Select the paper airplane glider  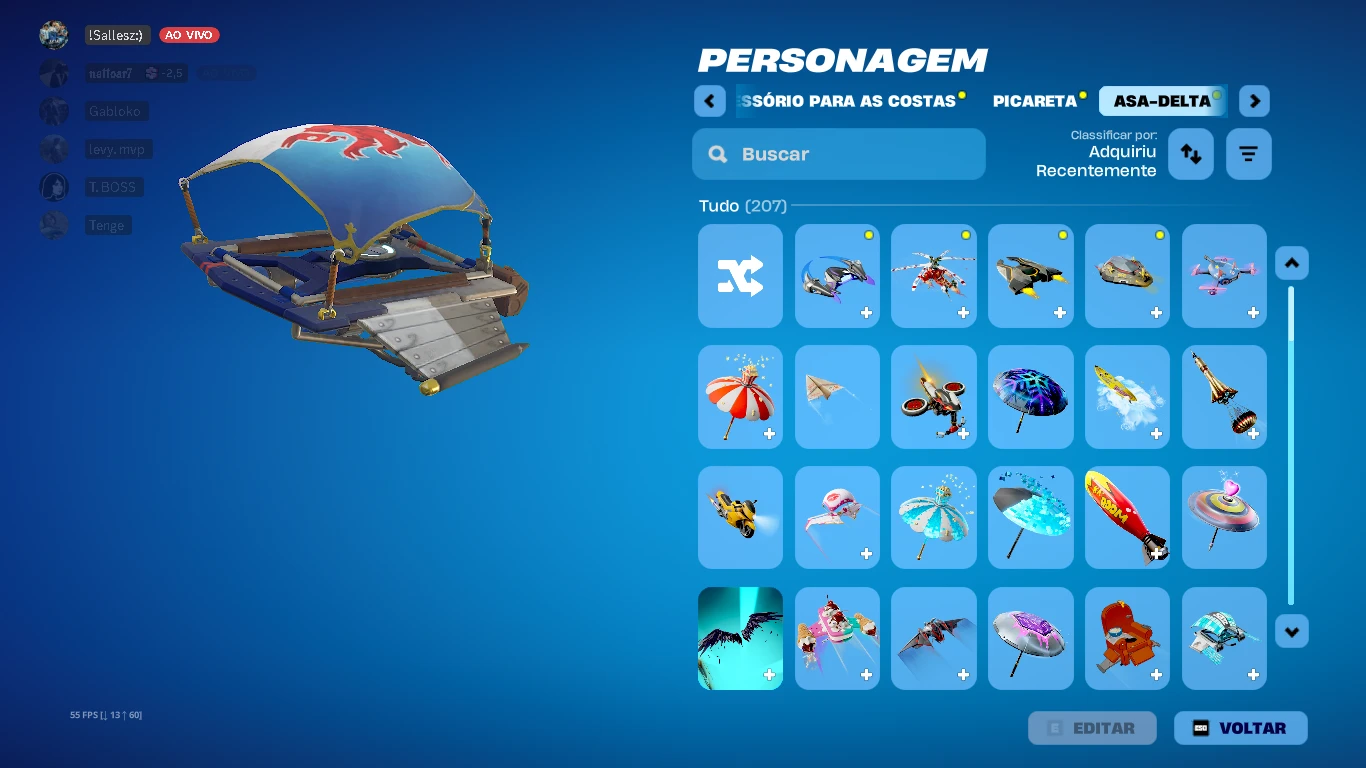(837, 397)
